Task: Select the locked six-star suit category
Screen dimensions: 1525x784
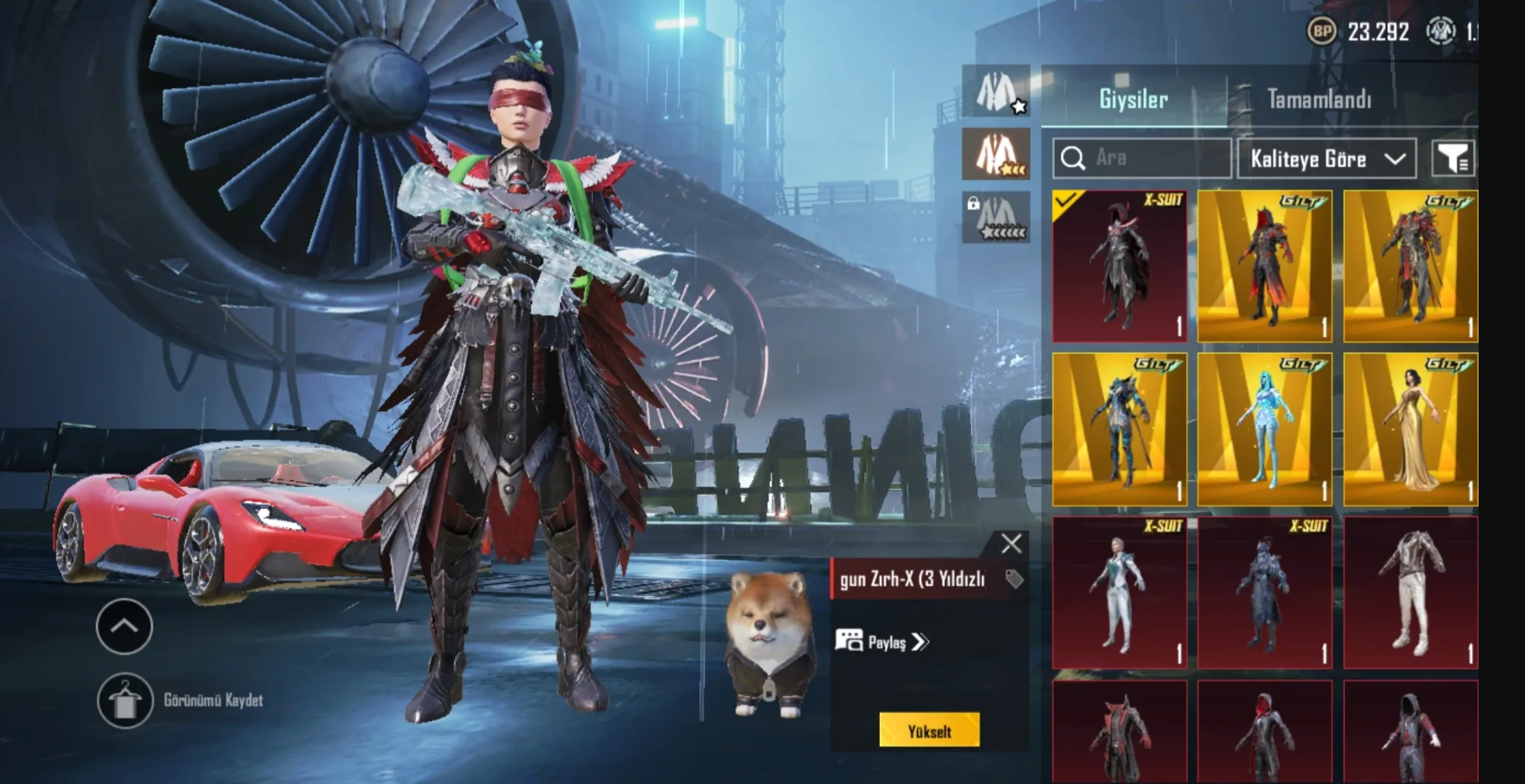Action: coord(996,218)
